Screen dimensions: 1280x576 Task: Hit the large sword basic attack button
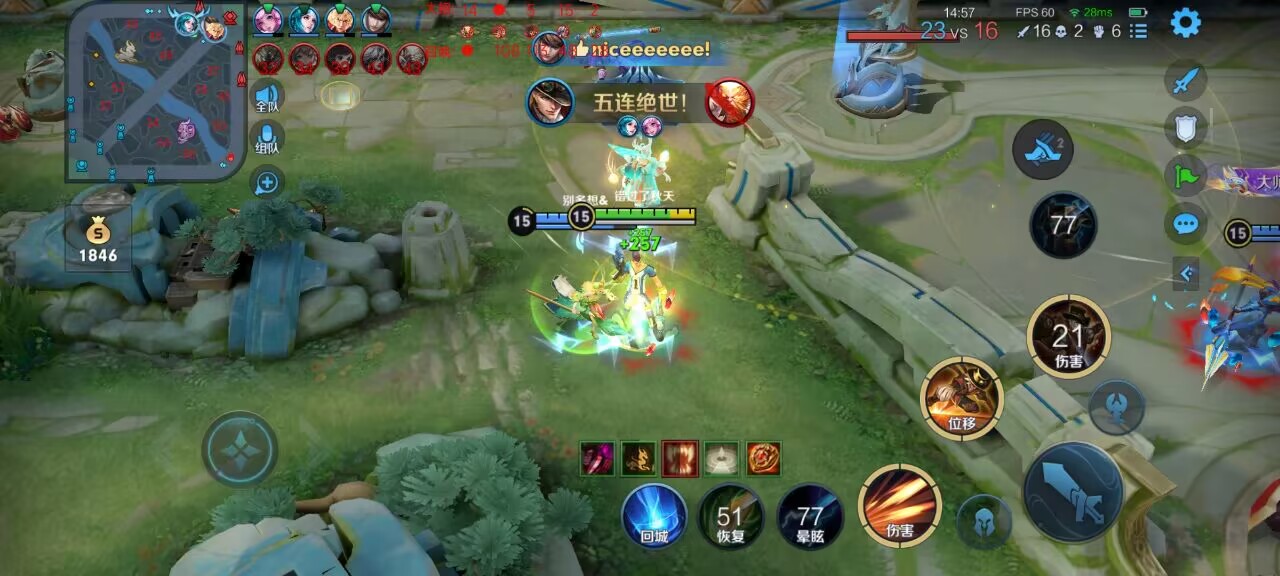point(1072,492)
